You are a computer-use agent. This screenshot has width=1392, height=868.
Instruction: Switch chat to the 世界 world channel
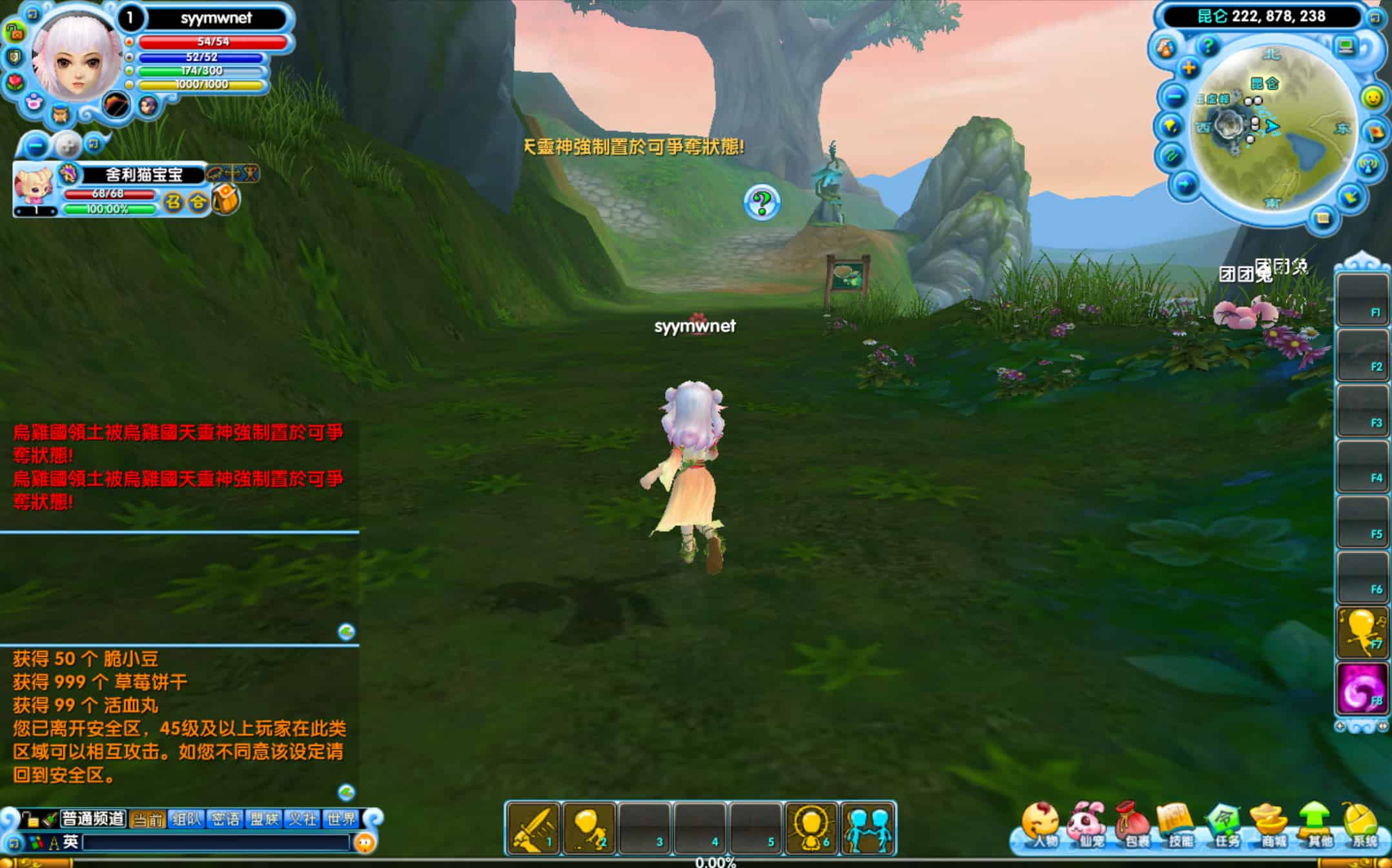click(341, 819)
